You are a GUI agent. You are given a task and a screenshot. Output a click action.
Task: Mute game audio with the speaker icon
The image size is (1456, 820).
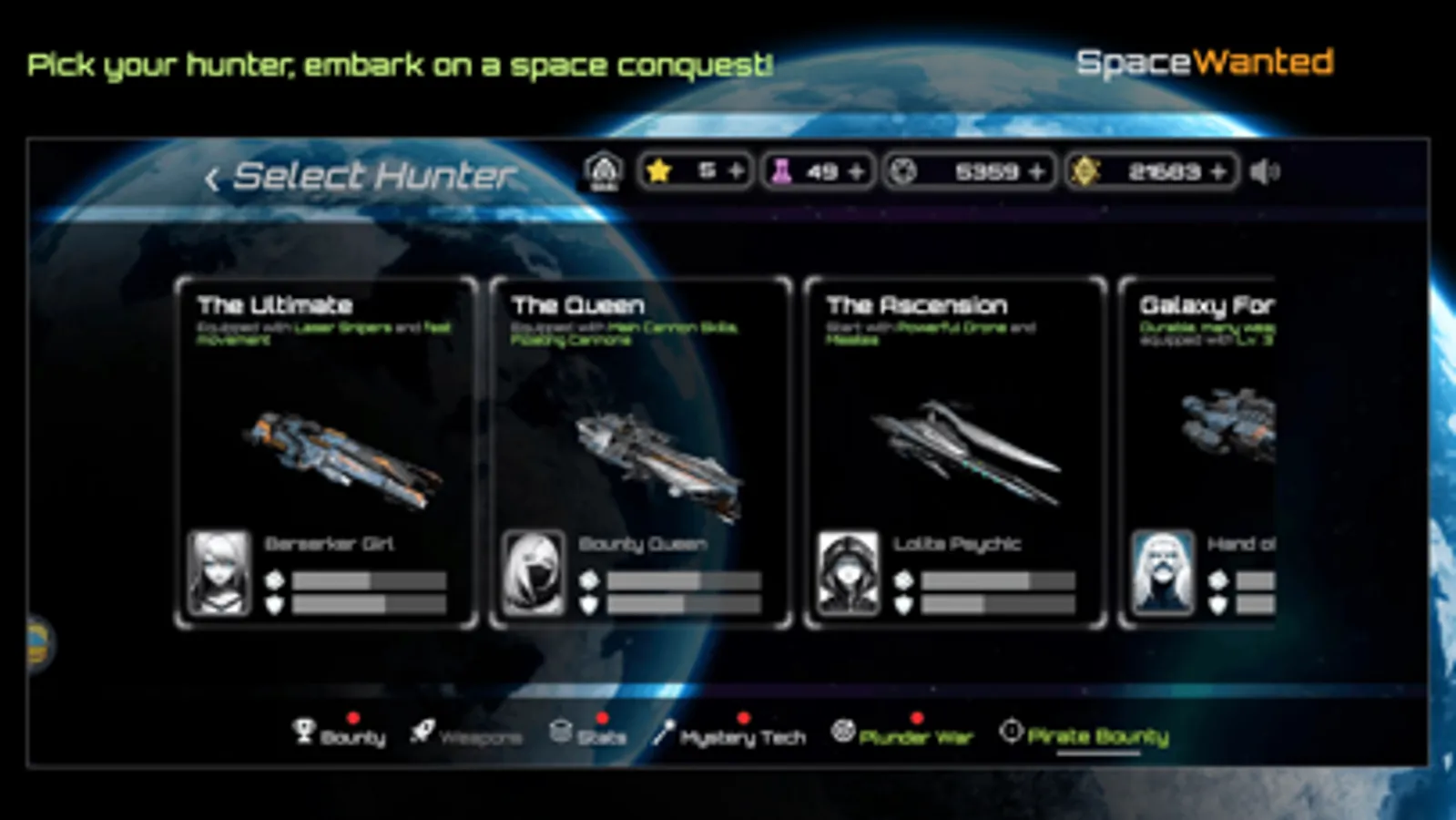click(1268, 169)
